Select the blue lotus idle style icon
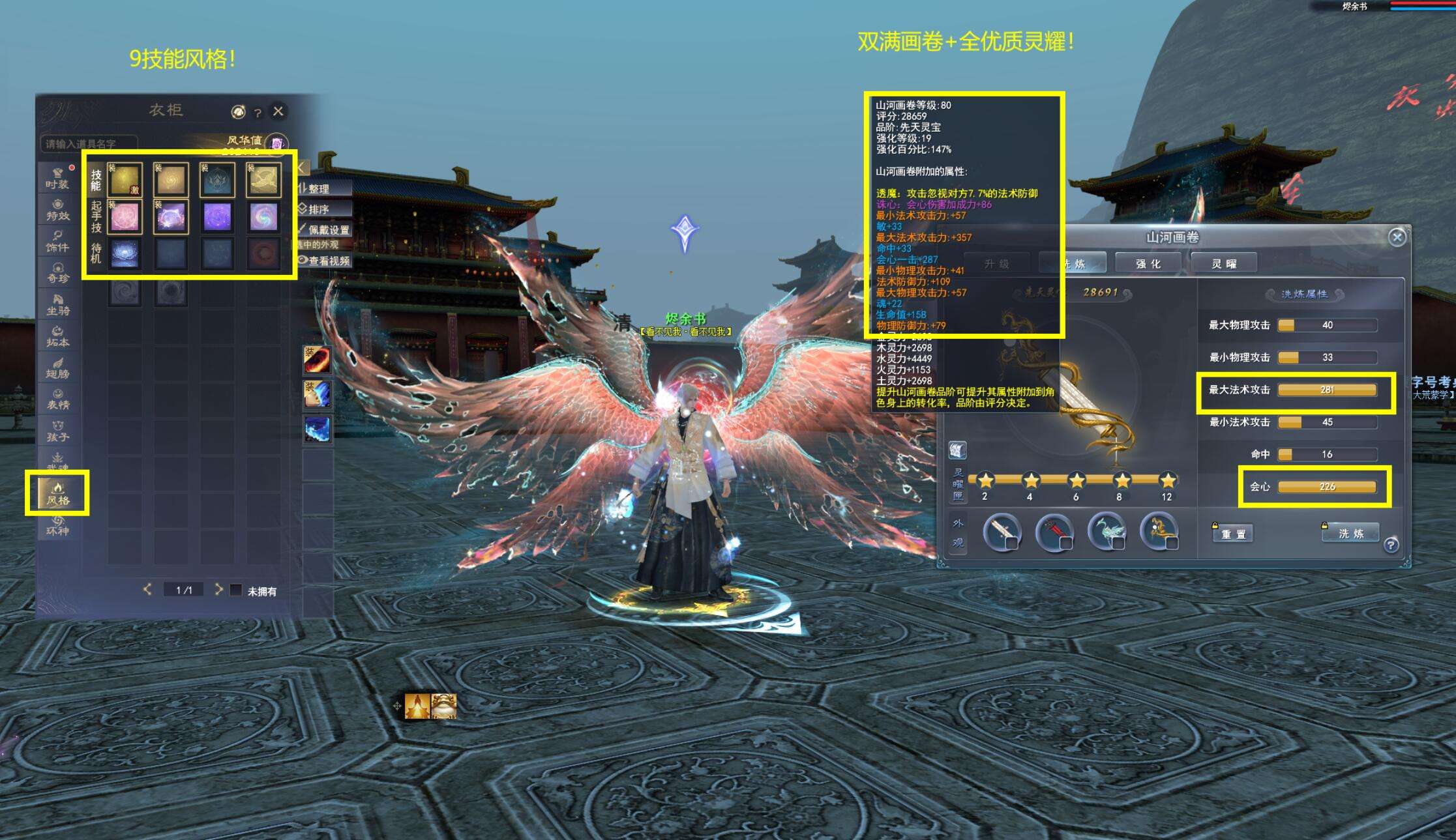 [125, 253]
